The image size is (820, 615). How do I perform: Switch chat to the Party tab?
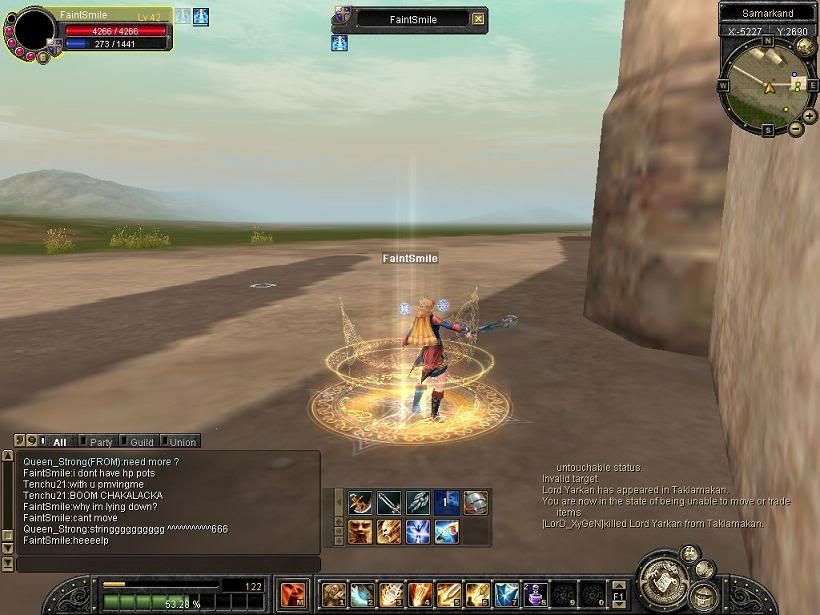(x=100, y=441)
